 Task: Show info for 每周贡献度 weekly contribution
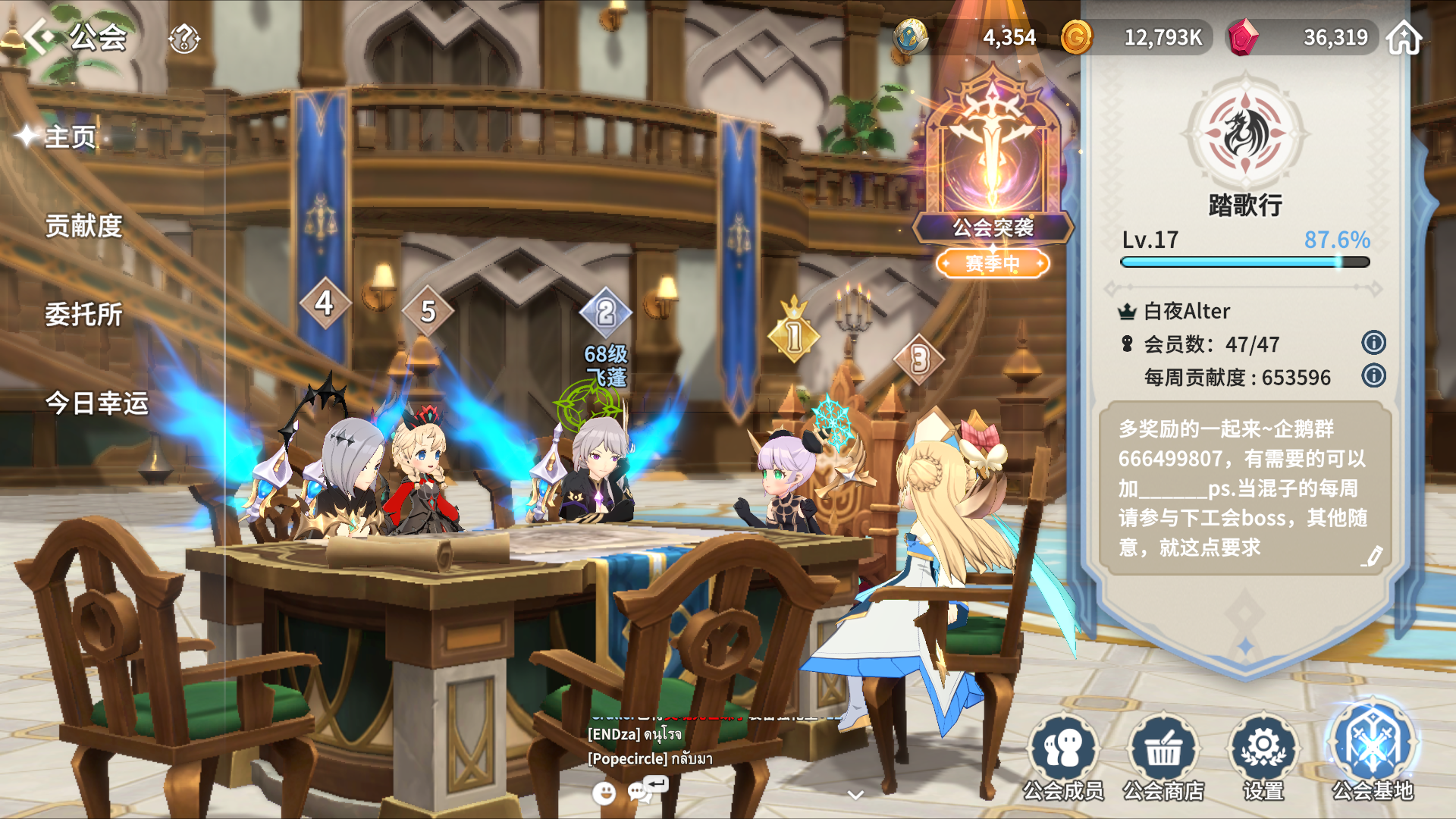(1373, 376)
